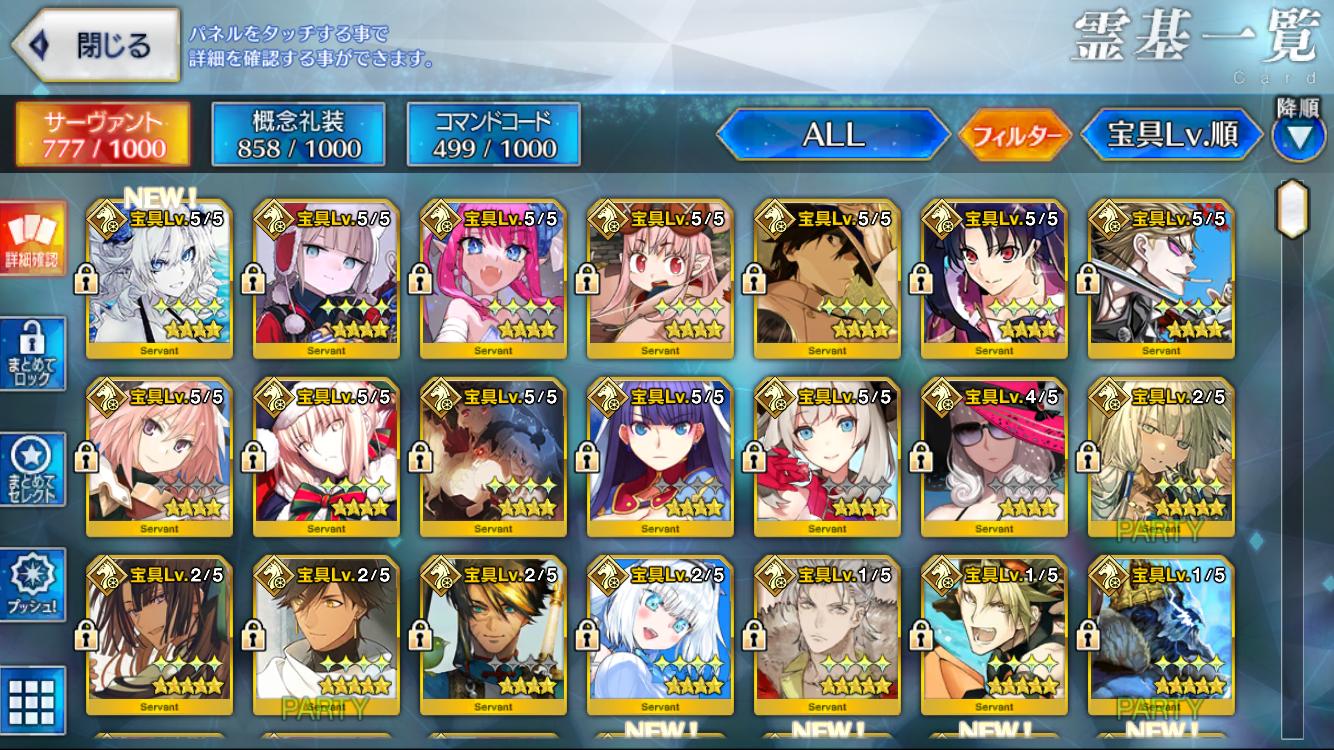
Task: Select the pink-haired horned servant card
Action: pyautogui.click(x=493, y=279)
